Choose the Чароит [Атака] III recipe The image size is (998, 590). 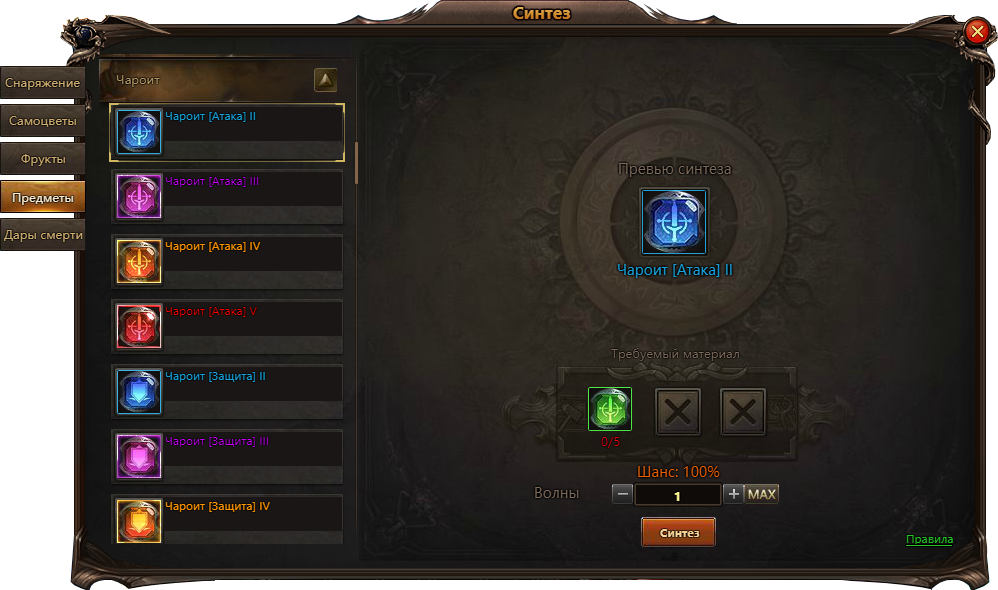point(227,196)
